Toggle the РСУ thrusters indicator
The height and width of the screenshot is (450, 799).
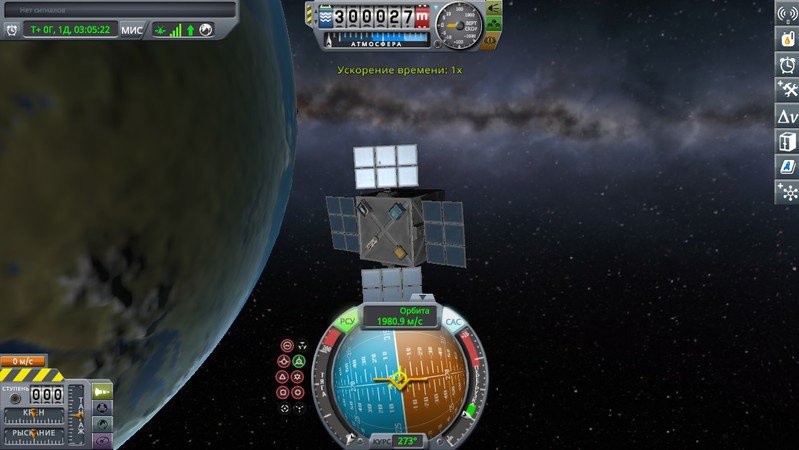pos(348,321)
